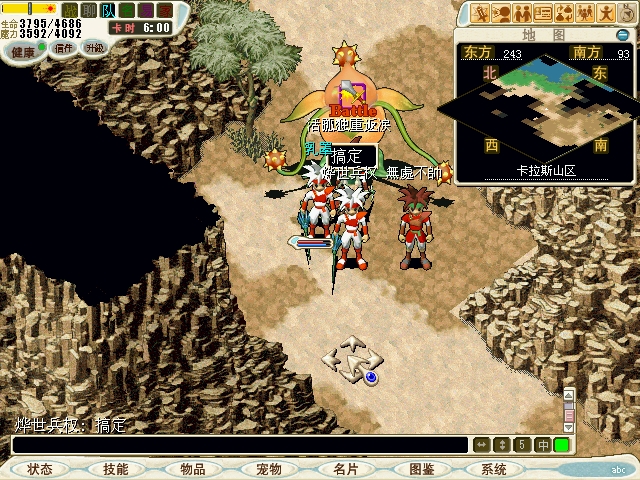Screen dimensions: 640x480
Task: Click the 升级 level-up button
Action: (95, 47)
